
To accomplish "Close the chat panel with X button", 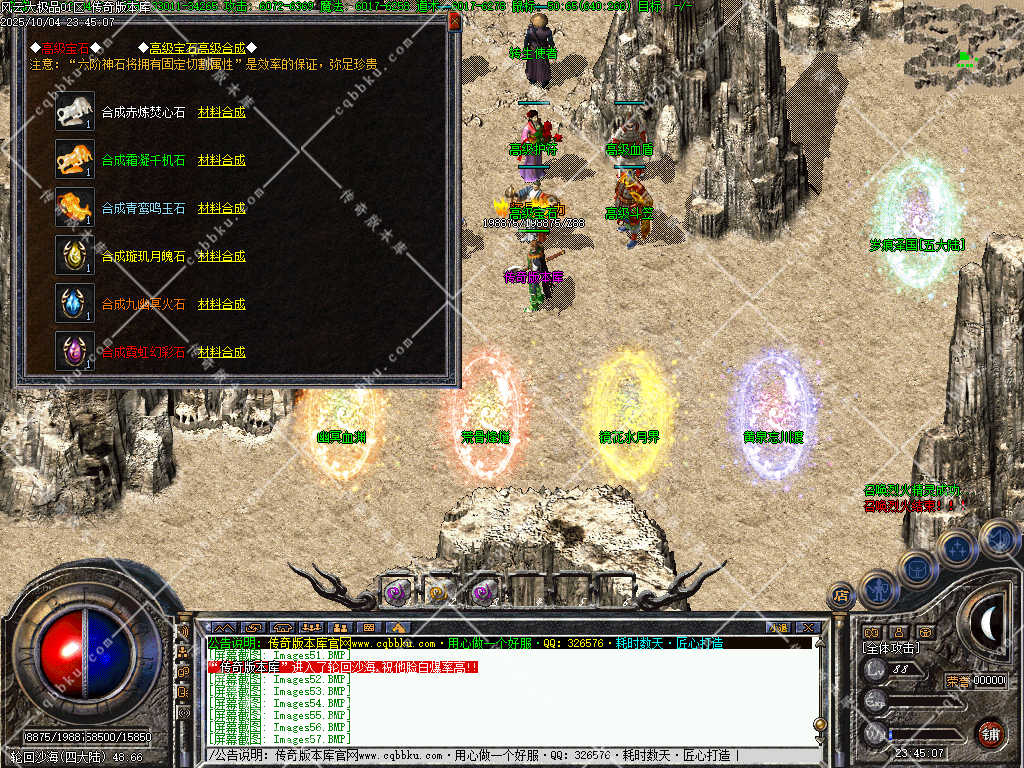I will (x=808, y=628).
